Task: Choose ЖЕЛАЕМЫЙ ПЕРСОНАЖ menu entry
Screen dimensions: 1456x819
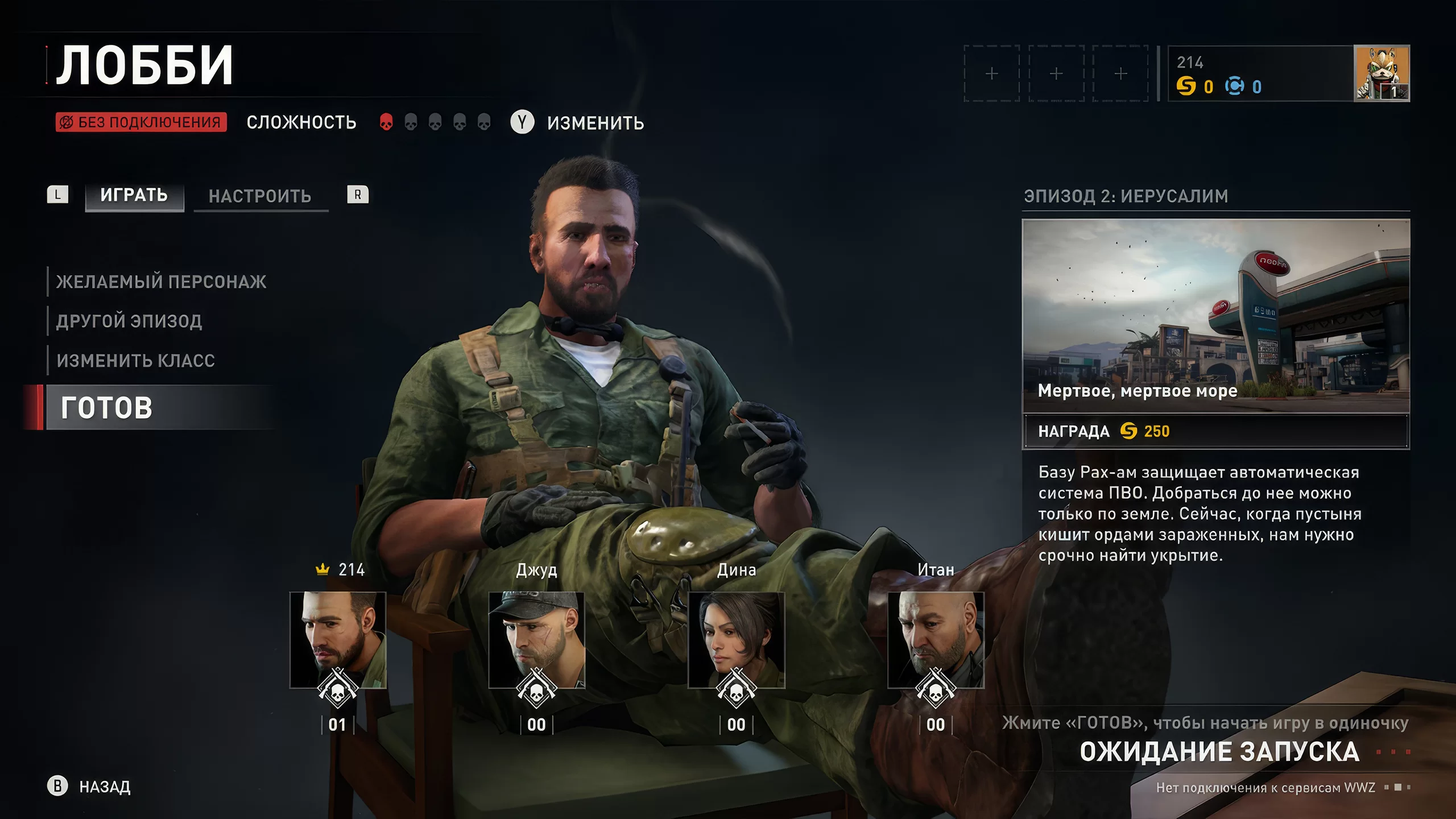Action: (x=161, y=282)
